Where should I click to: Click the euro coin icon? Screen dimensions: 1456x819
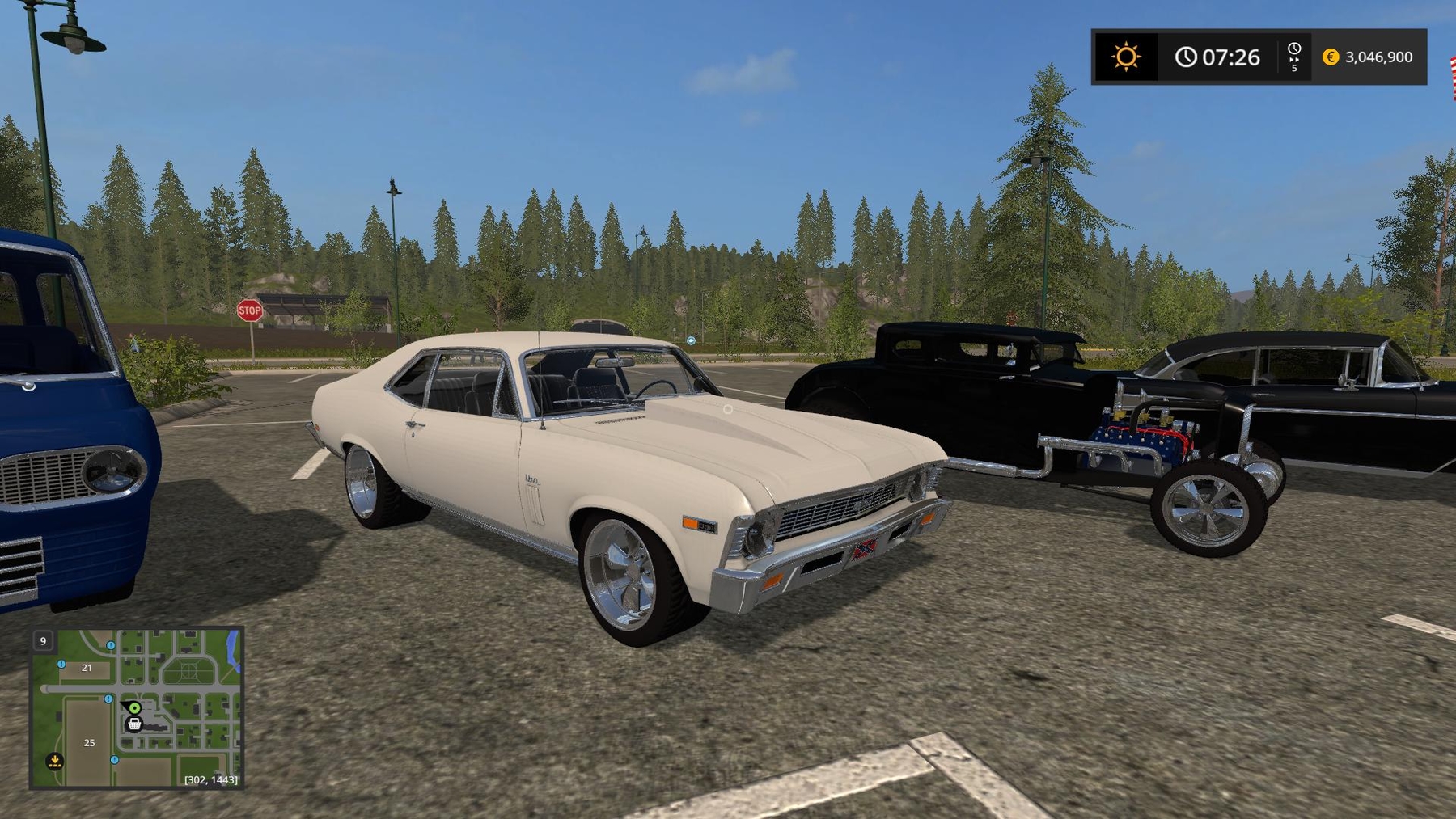pos(1329,57)
